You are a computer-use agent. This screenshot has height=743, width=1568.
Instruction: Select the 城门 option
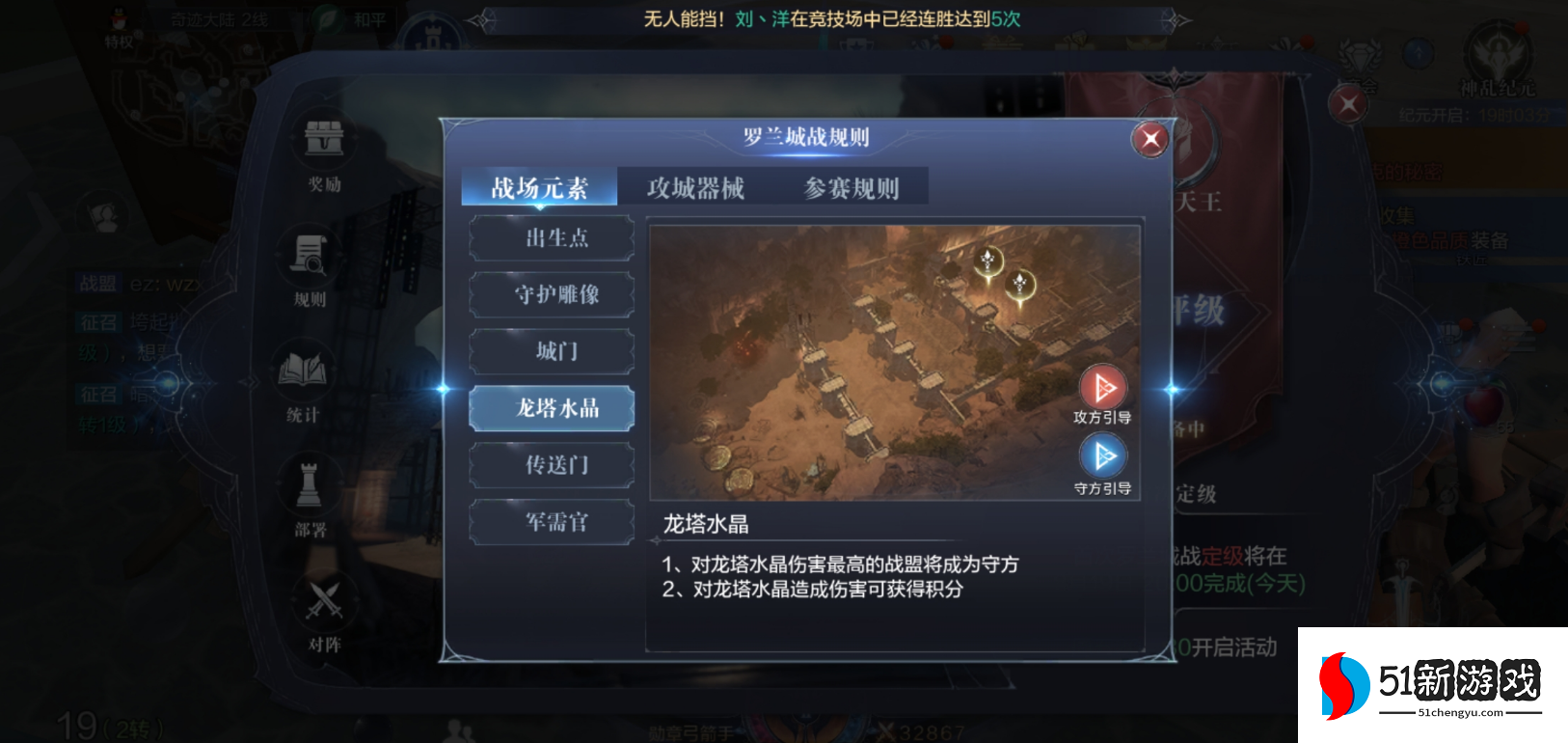552,351
